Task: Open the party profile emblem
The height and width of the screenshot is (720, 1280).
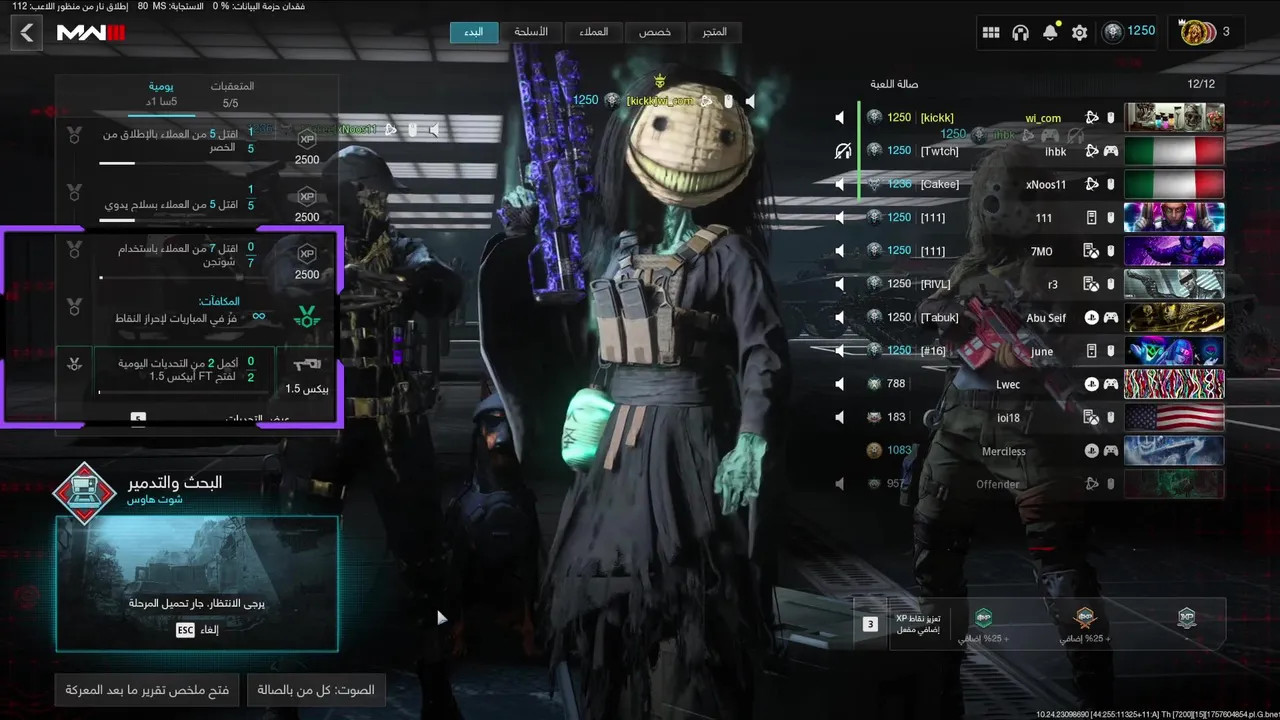Action: (1197, 32)
